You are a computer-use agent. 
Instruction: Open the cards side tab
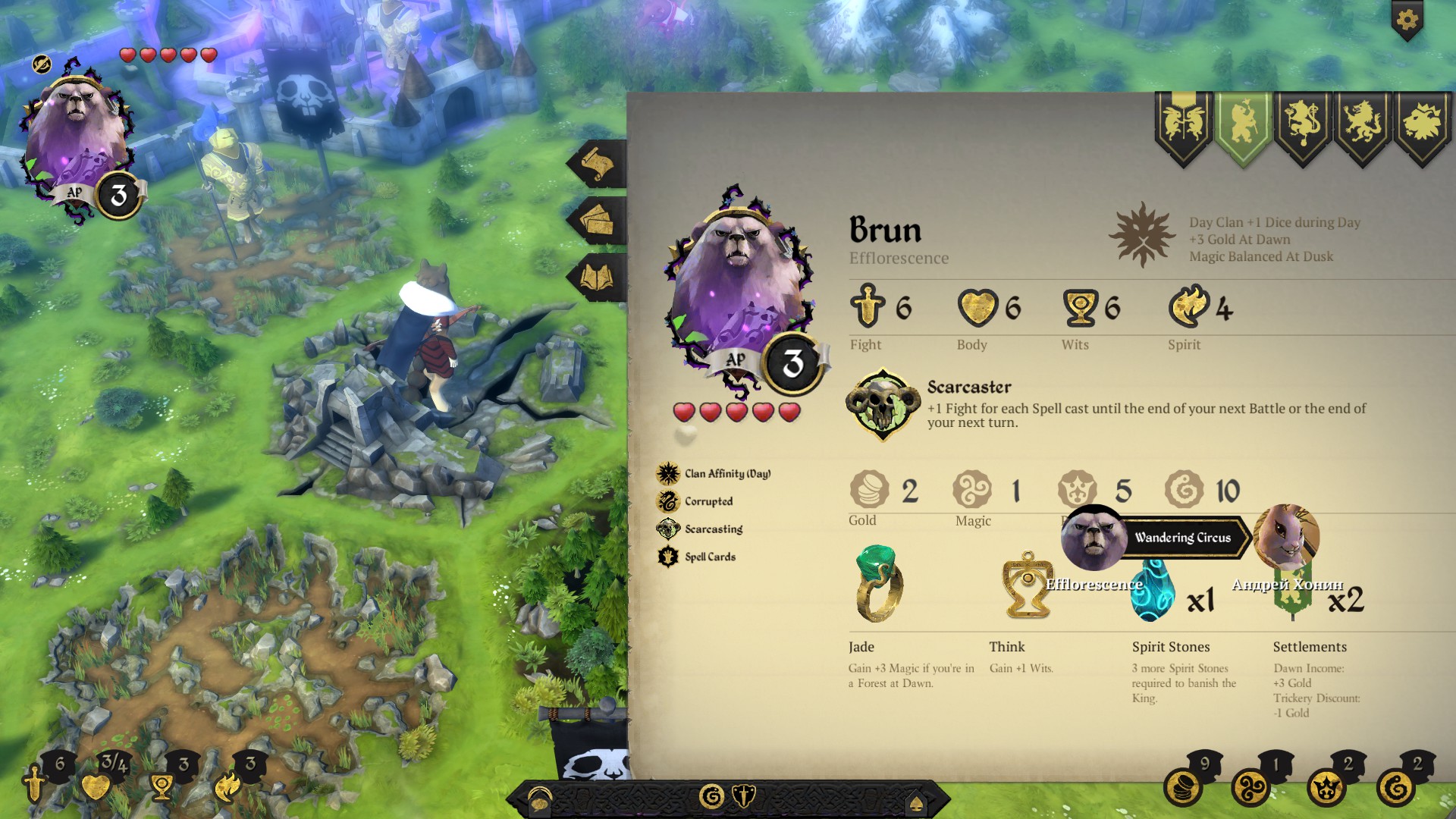598,221
